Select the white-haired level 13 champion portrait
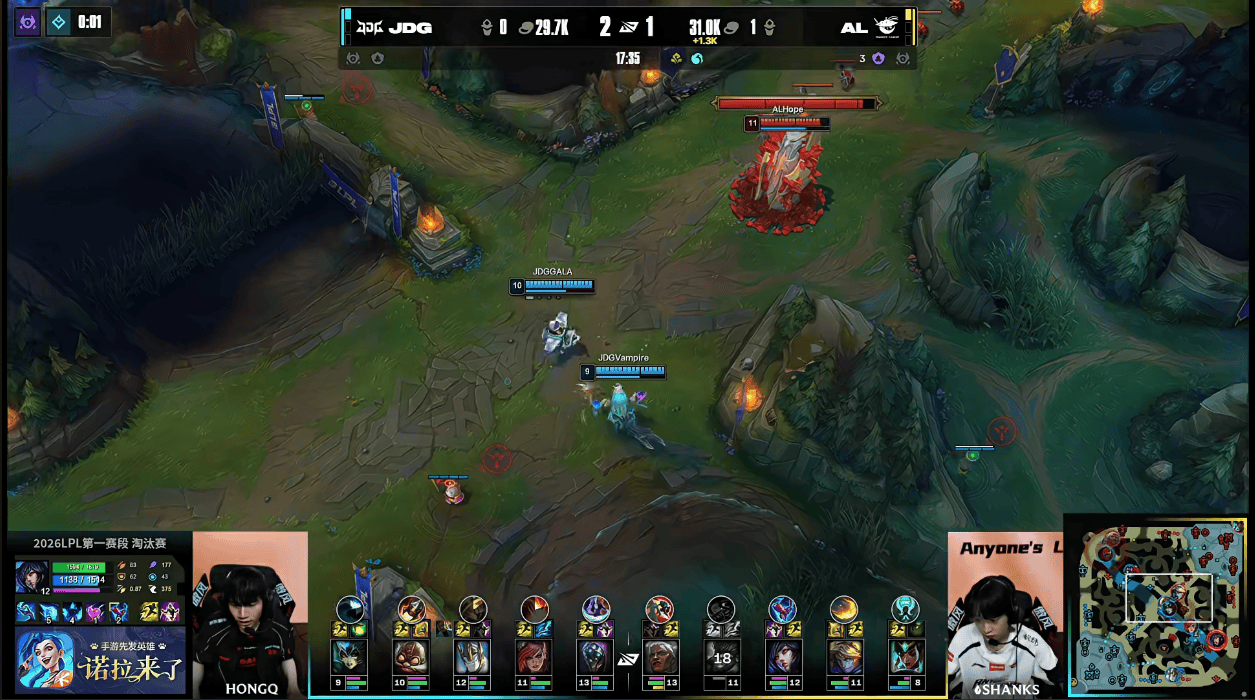 660,657
